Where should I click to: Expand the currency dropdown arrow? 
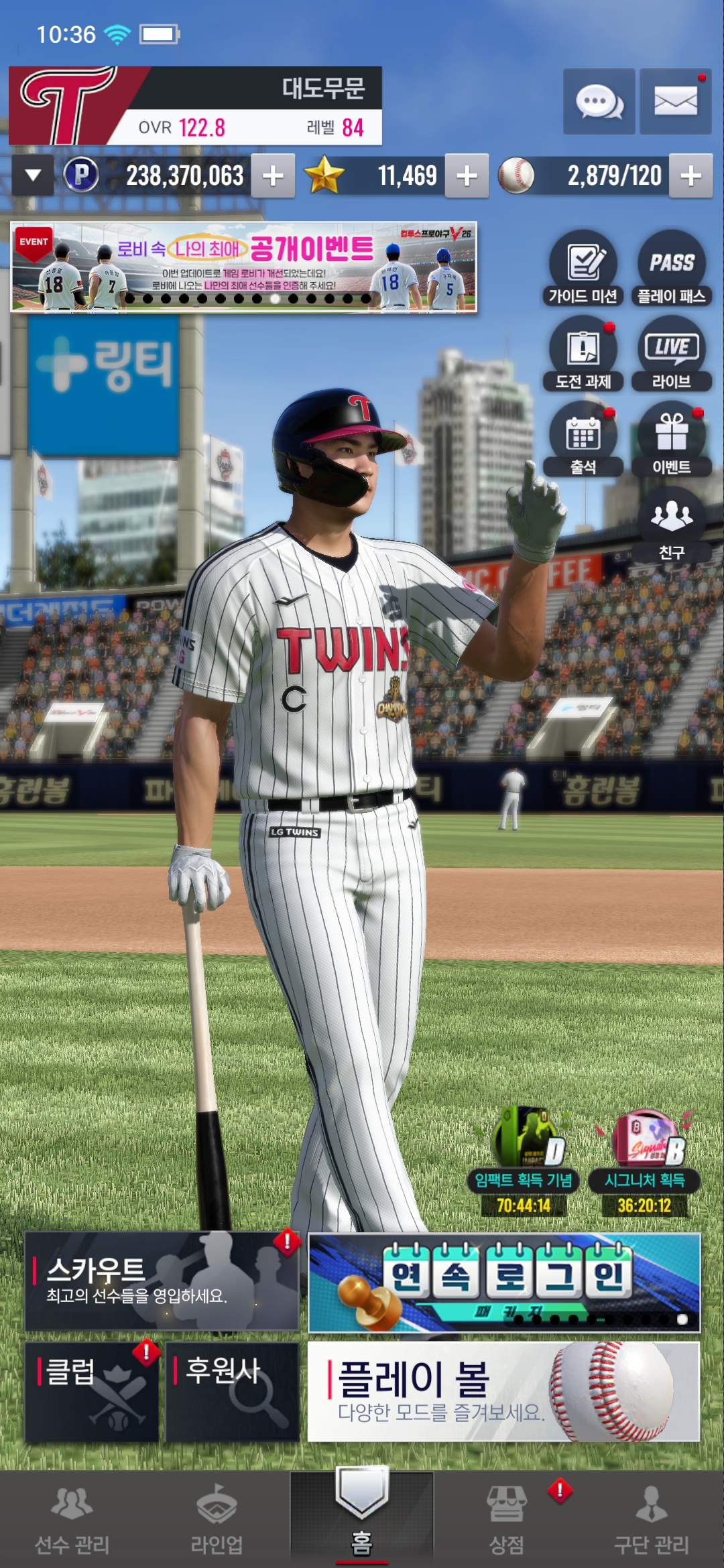(x=33, y=176)
